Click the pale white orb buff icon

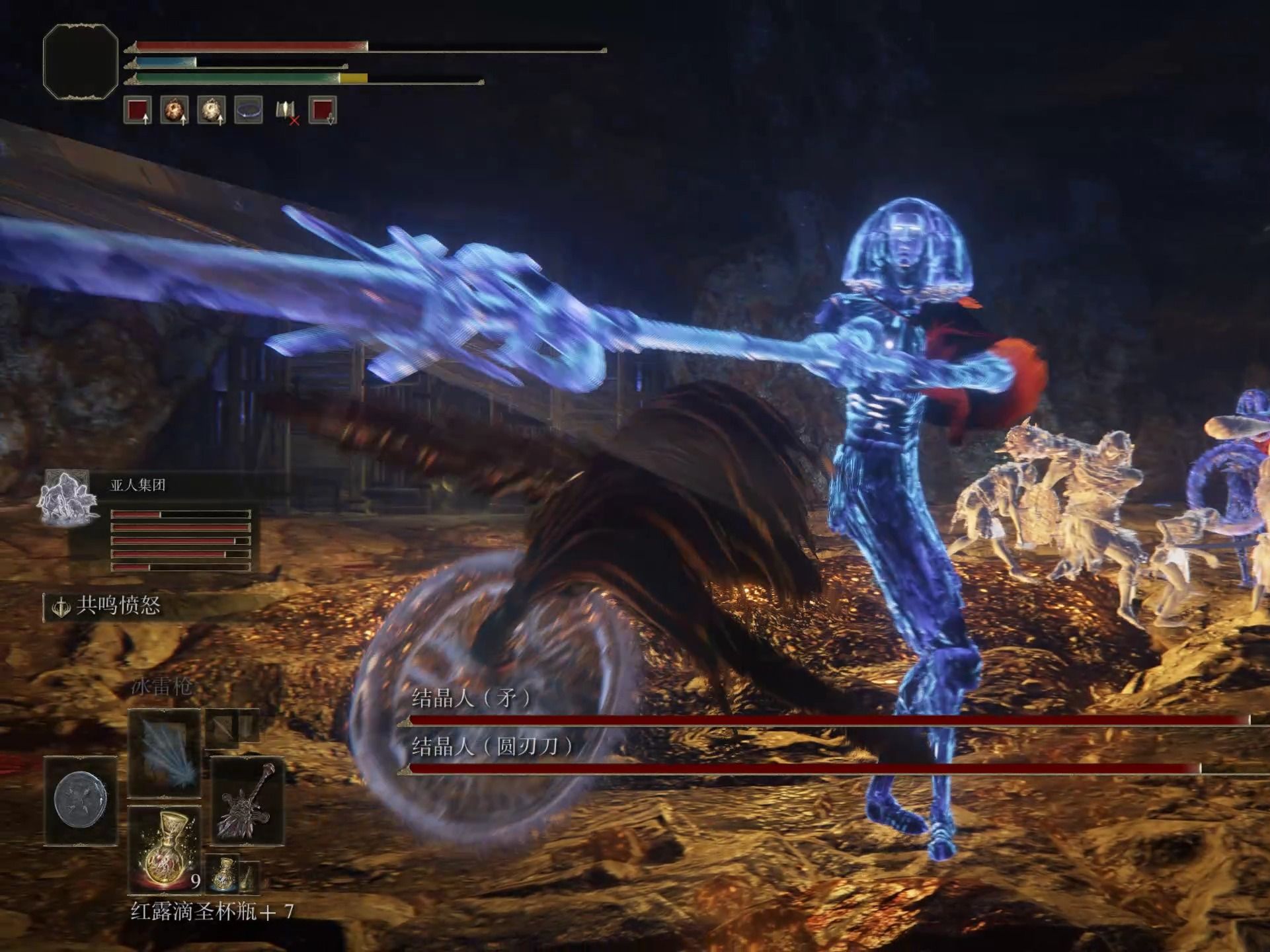(212, 110)
